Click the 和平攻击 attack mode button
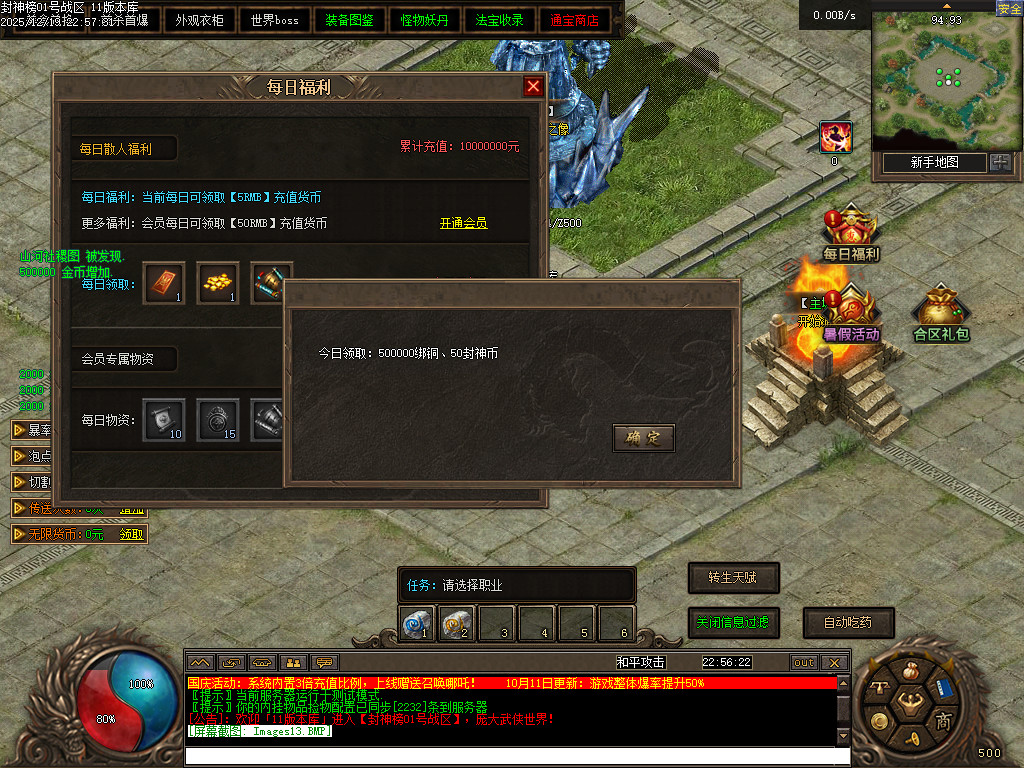 coord(641,662)
